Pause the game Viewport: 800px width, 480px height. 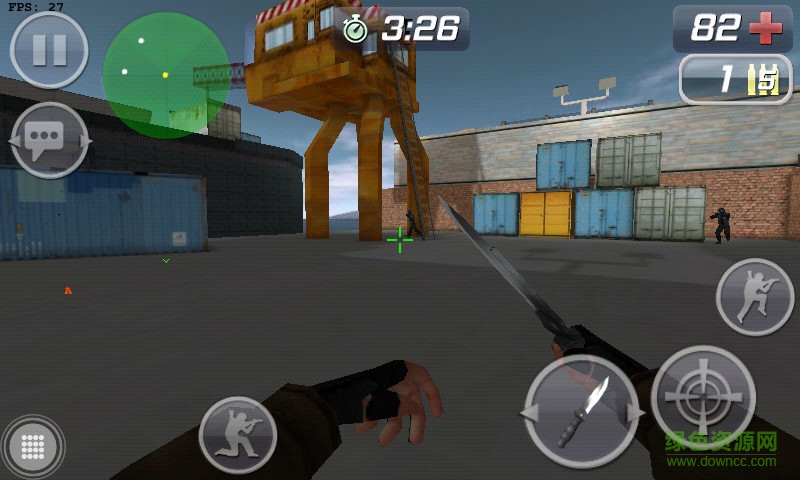pos(49,50)
